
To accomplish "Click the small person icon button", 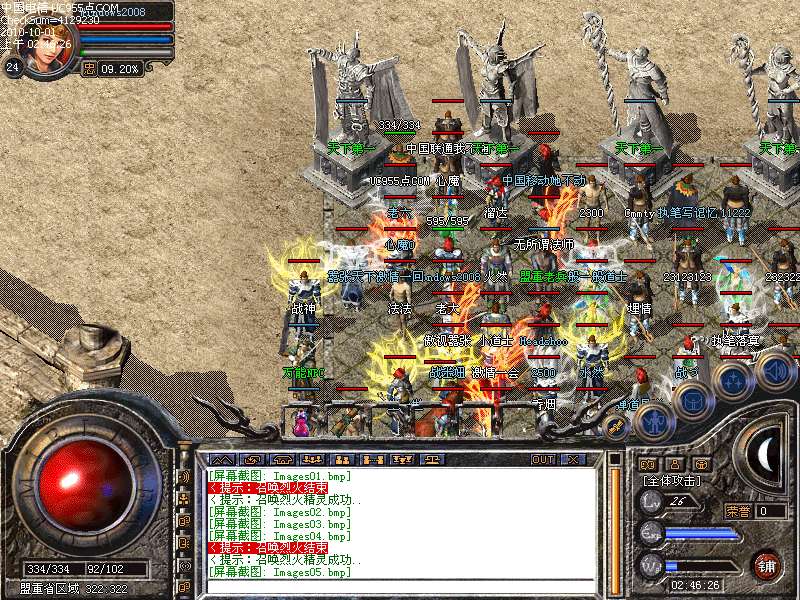I will click(x=674, y=464).
